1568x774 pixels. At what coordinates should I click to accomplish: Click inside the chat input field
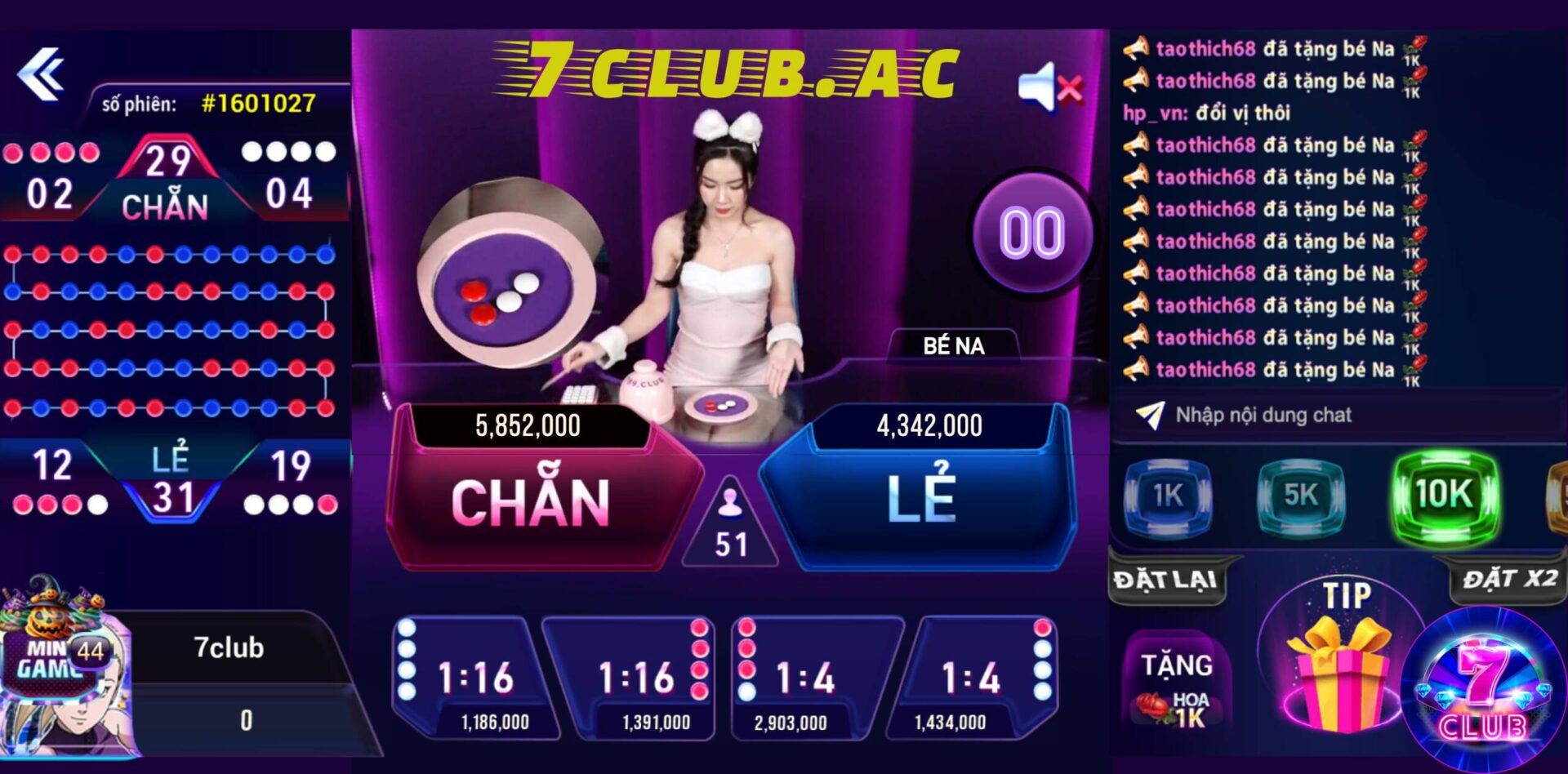pos(1307,415)
